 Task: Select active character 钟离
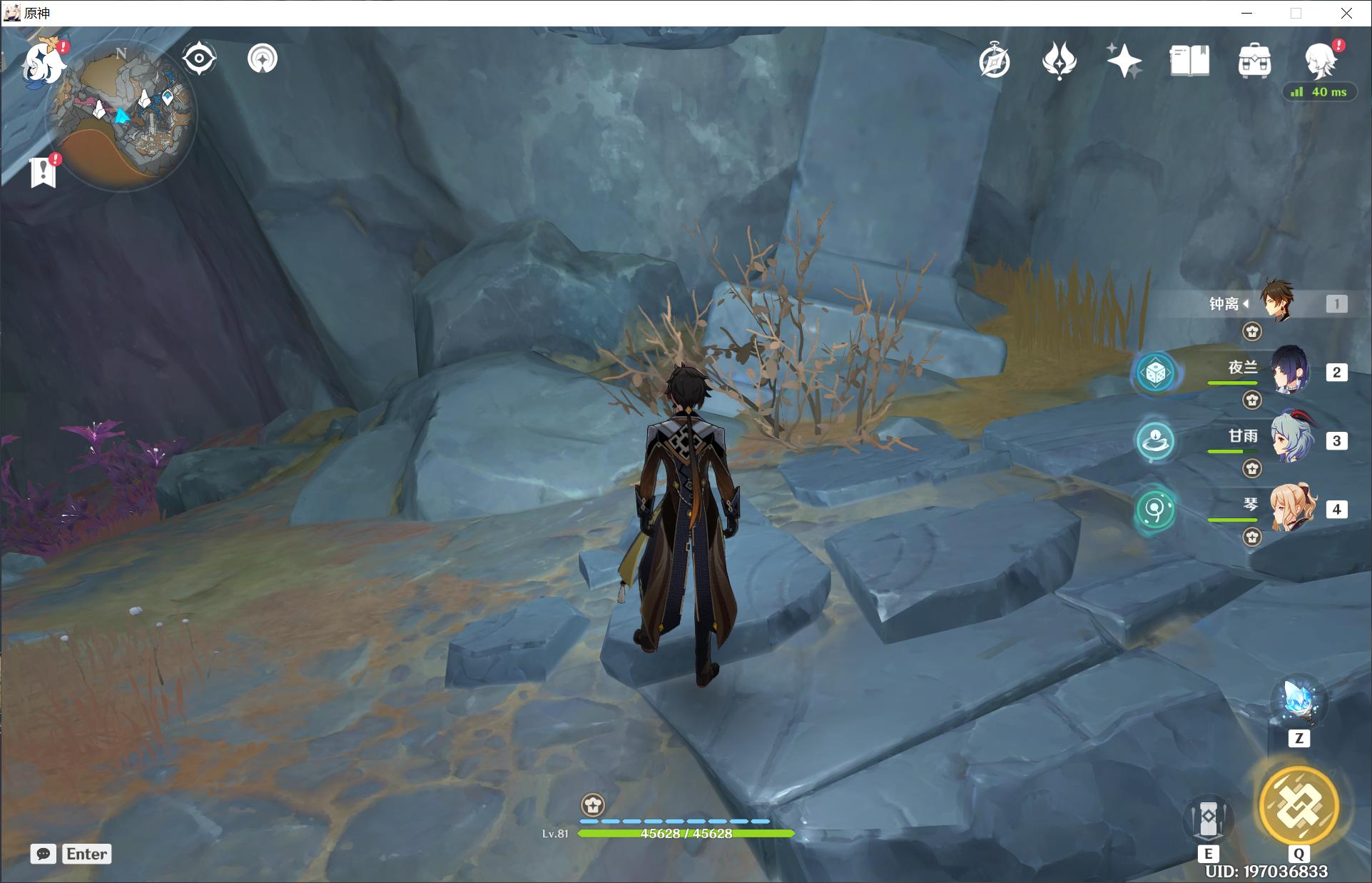1277,303
